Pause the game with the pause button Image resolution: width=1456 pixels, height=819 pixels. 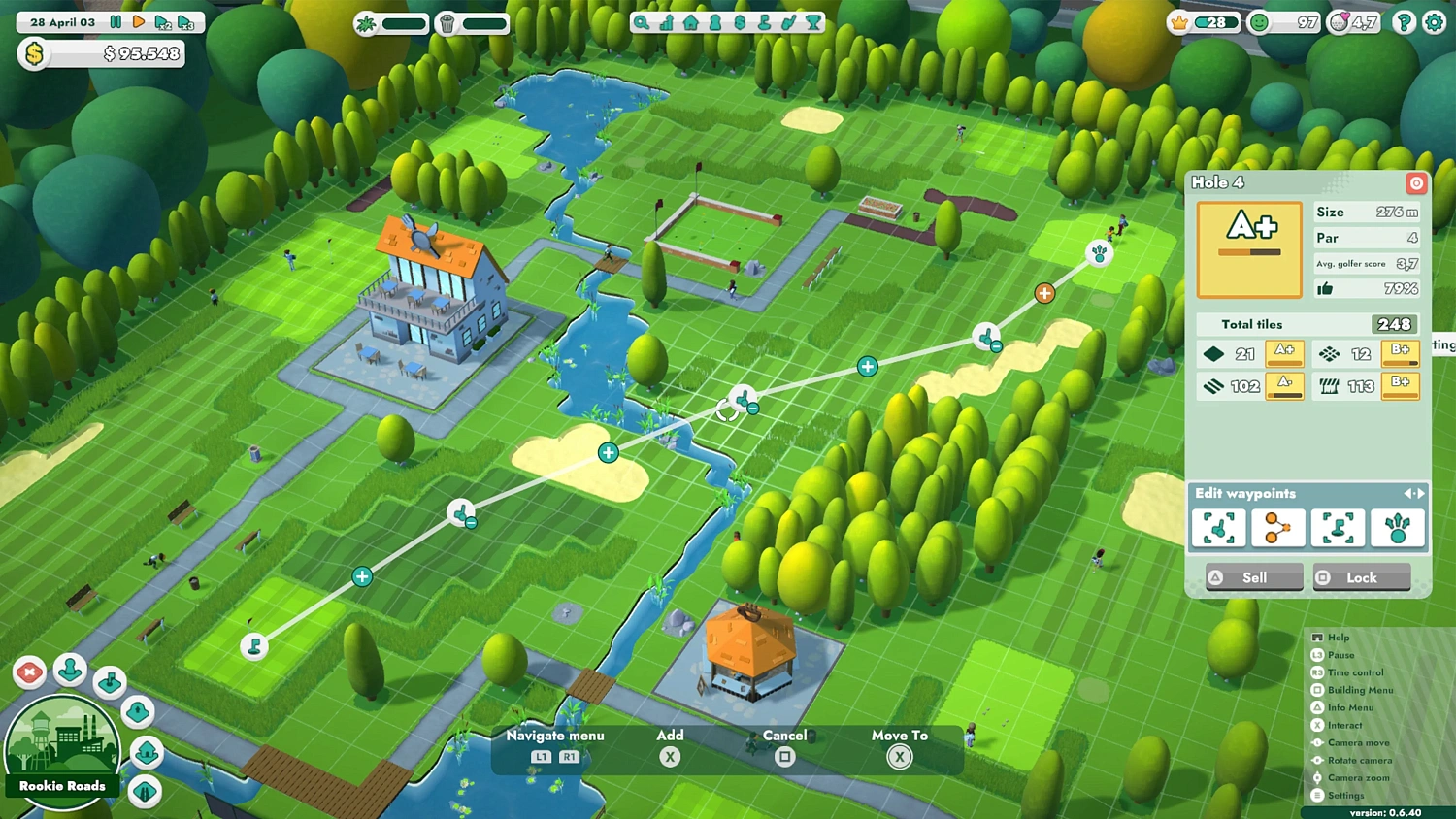[x=114, y=21]
